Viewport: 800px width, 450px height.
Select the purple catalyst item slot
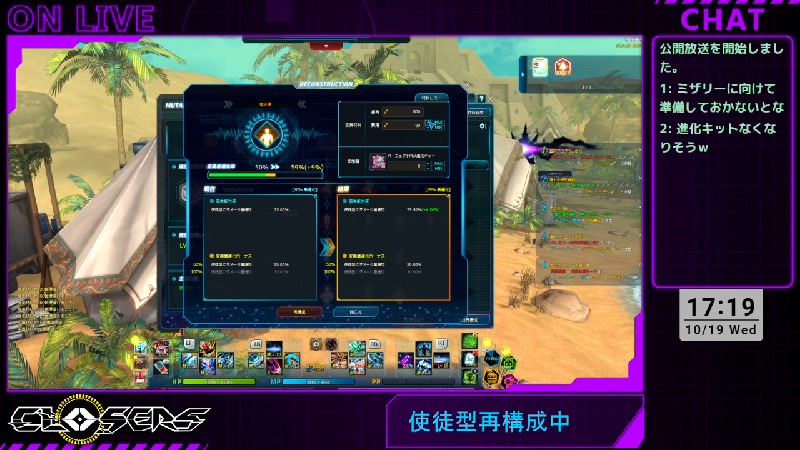[x=378, y=160]
